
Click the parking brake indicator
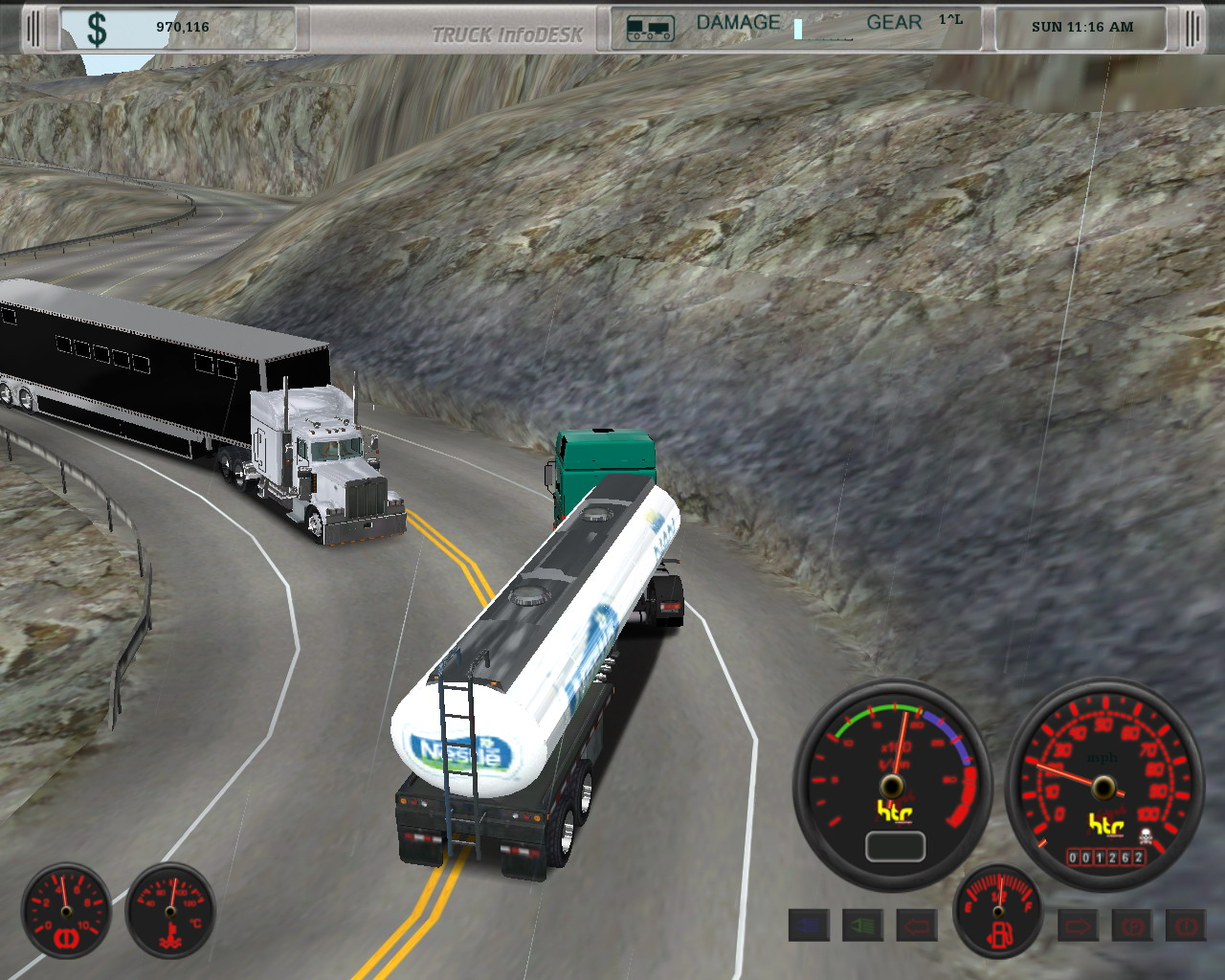point(1132,925)
